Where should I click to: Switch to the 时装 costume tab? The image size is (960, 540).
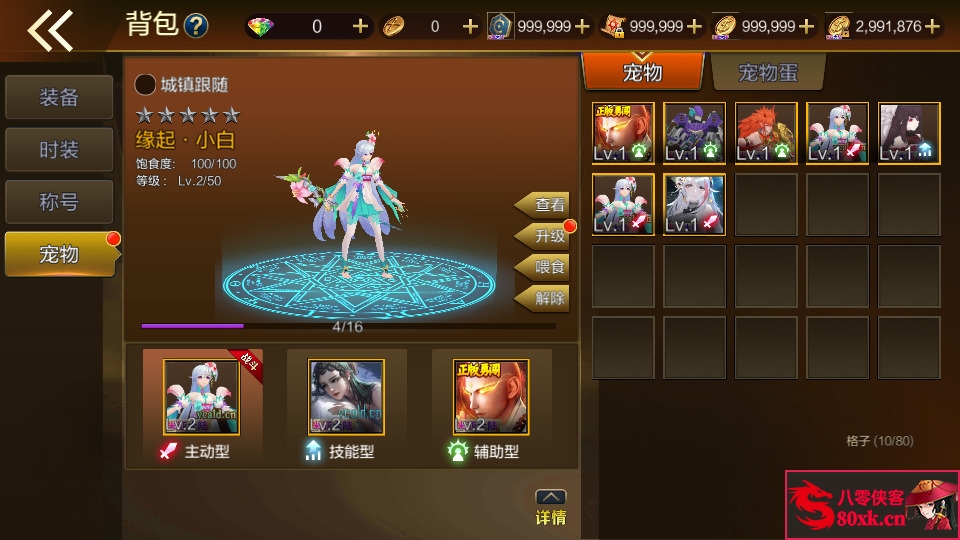coord(59,150)
